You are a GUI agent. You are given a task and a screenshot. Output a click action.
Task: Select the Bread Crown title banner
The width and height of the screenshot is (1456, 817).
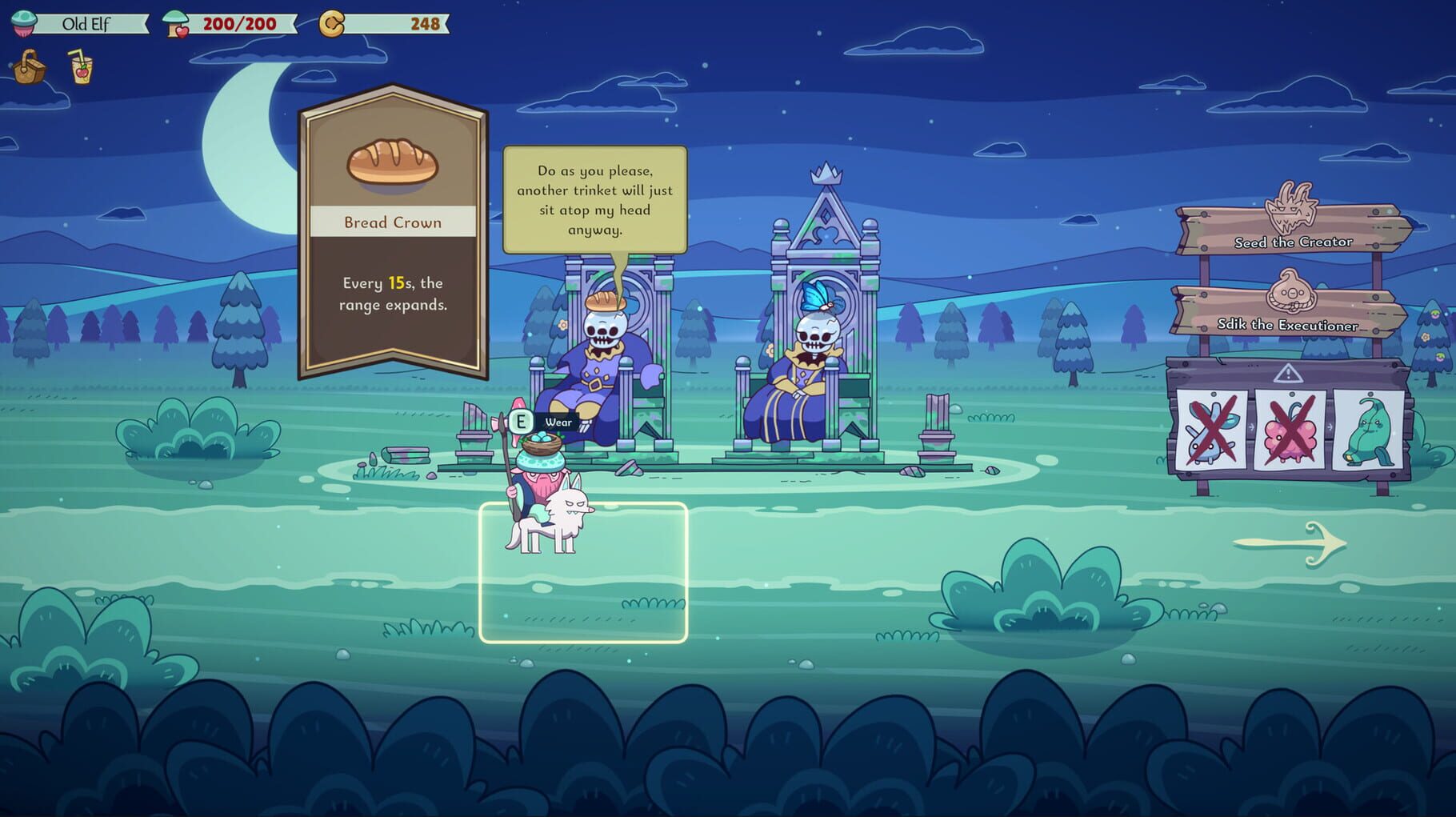pyautogui.click(x=391, y=222)
